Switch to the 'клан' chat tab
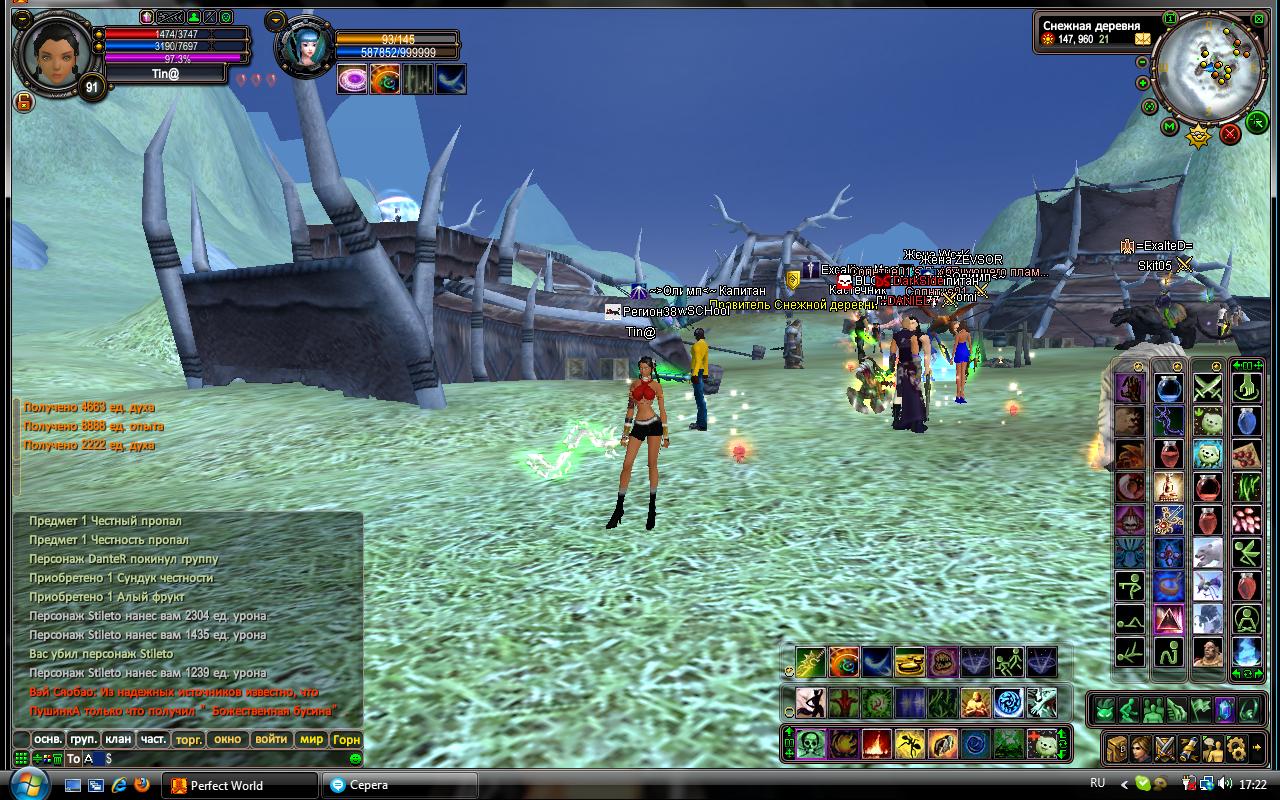Viewport: 1280px width, 800px height. pos(118,739)
